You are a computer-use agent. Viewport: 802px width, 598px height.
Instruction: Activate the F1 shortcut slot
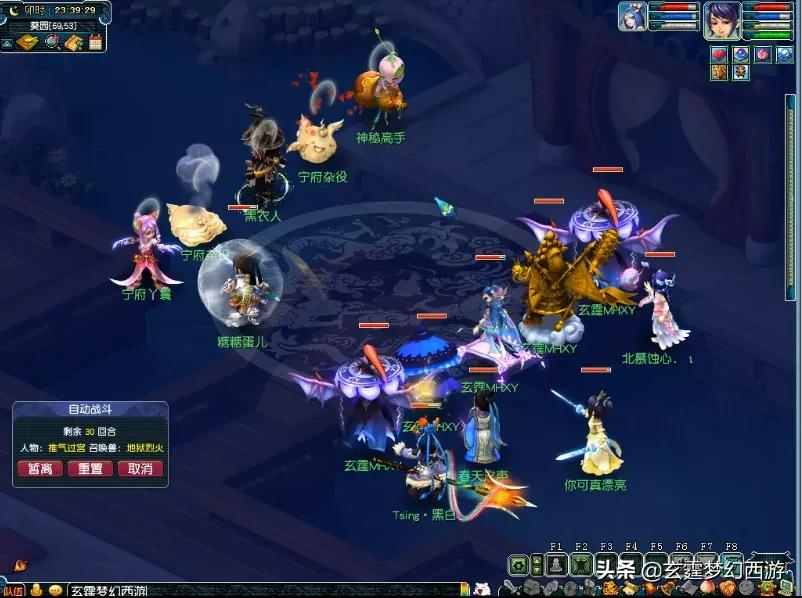click(x=556, y=565)
